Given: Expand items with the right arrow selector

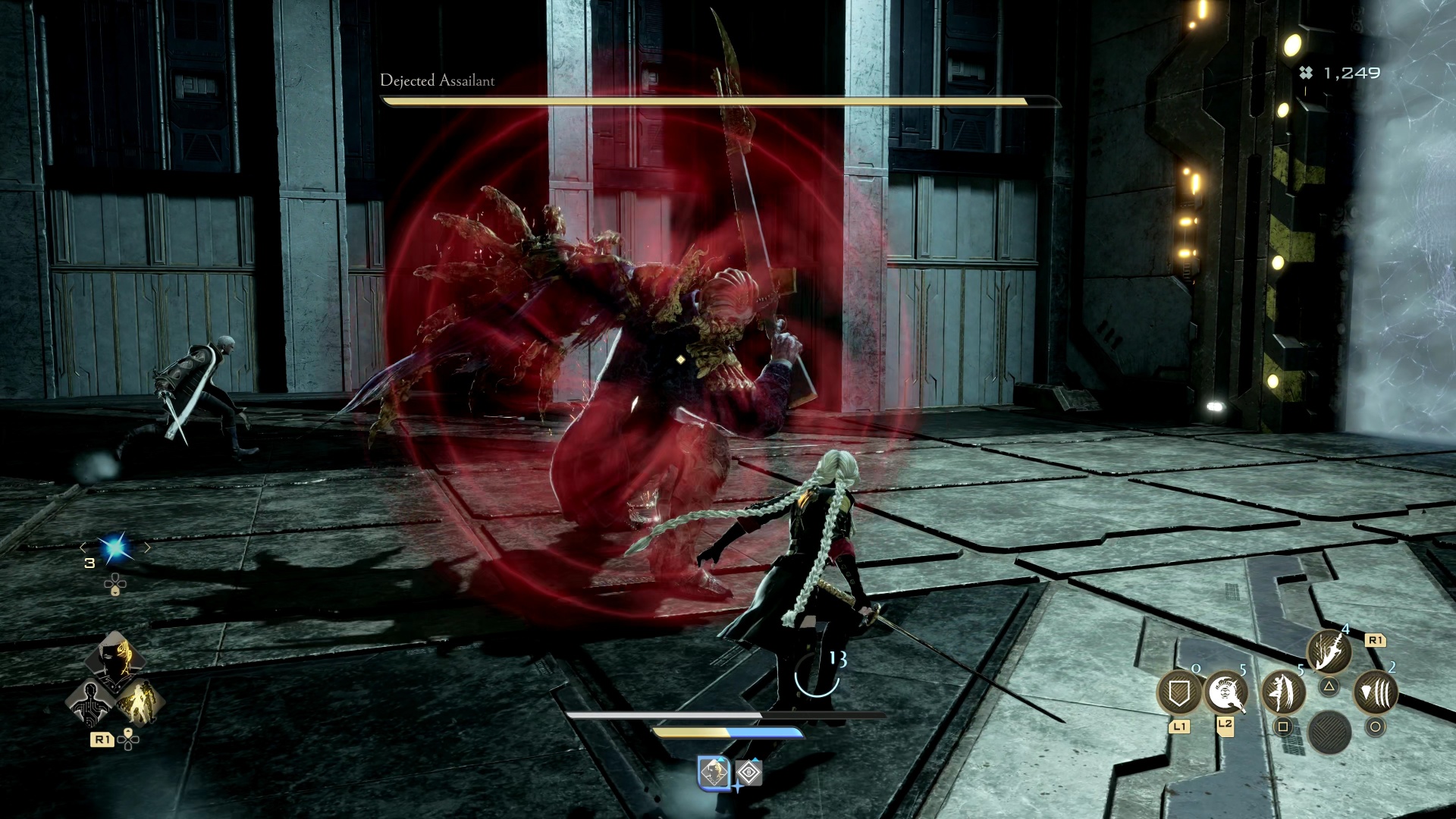Looking at the screenshot, I should [x=146, y=548].
